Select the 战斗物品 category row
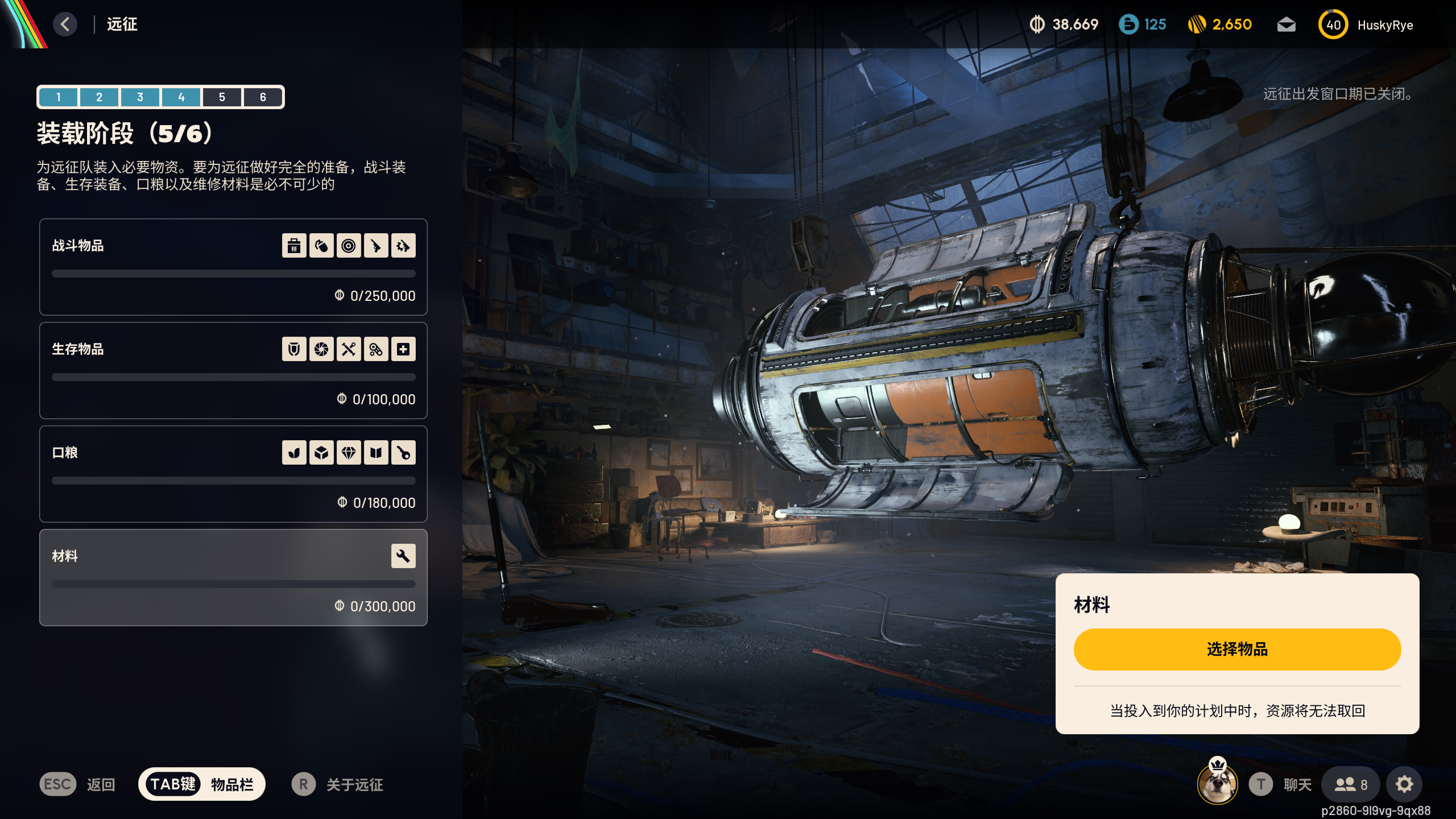This screenshot has height=819, width=1456. [x=233, y=267]
